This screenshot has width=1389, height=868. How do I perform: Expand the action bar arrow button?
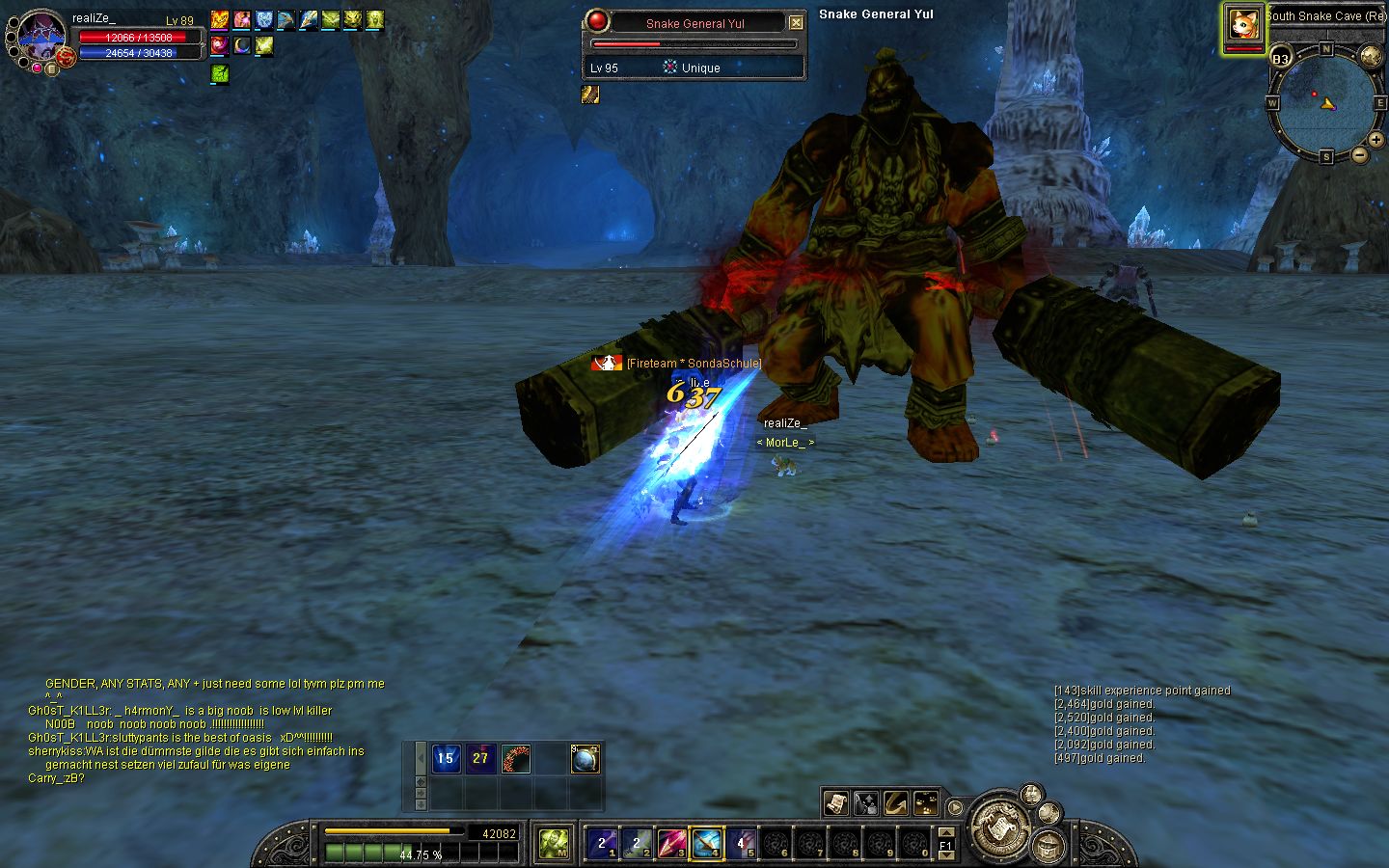955,807
